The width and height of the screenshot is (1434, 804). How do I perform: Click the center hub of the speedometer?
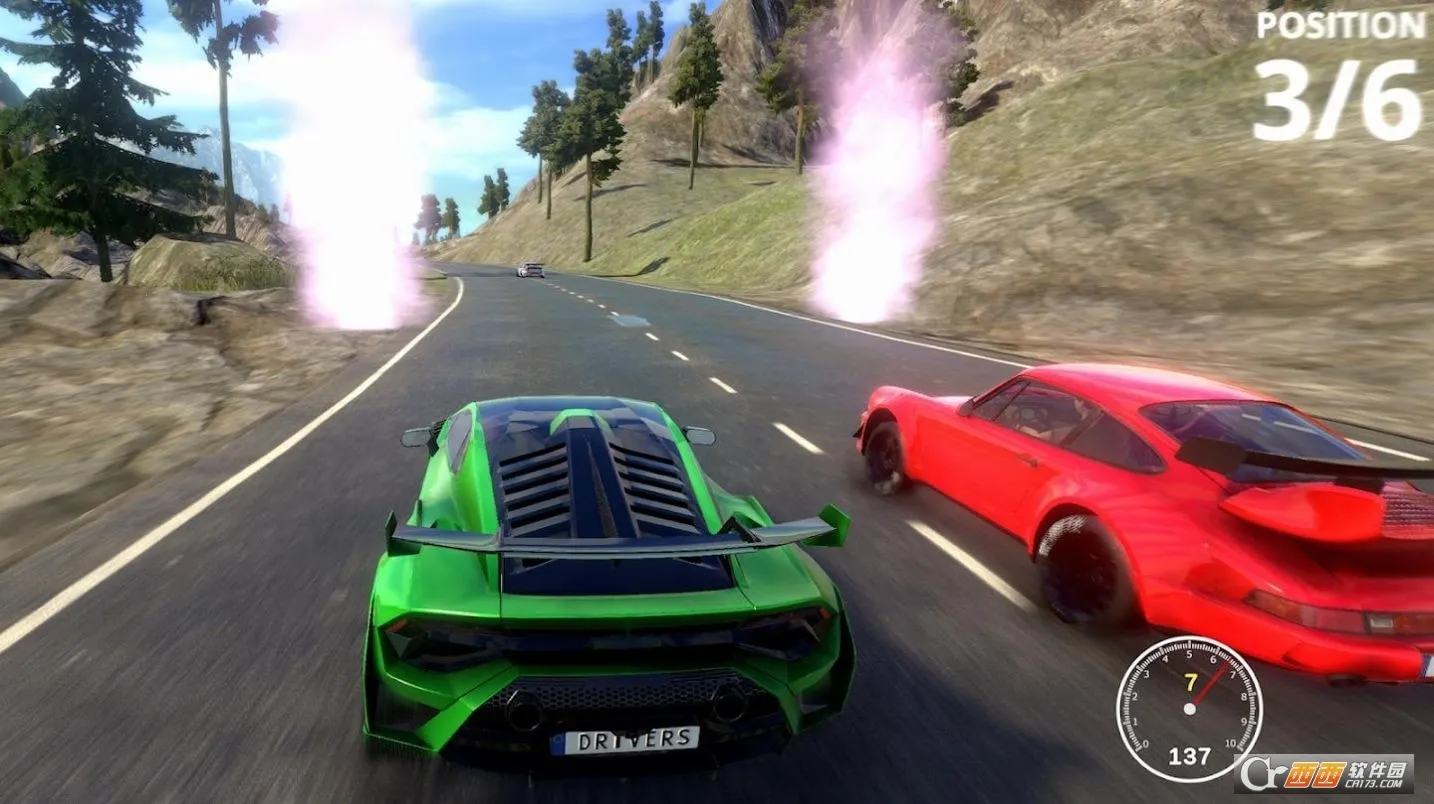[x=1189, y=708]
